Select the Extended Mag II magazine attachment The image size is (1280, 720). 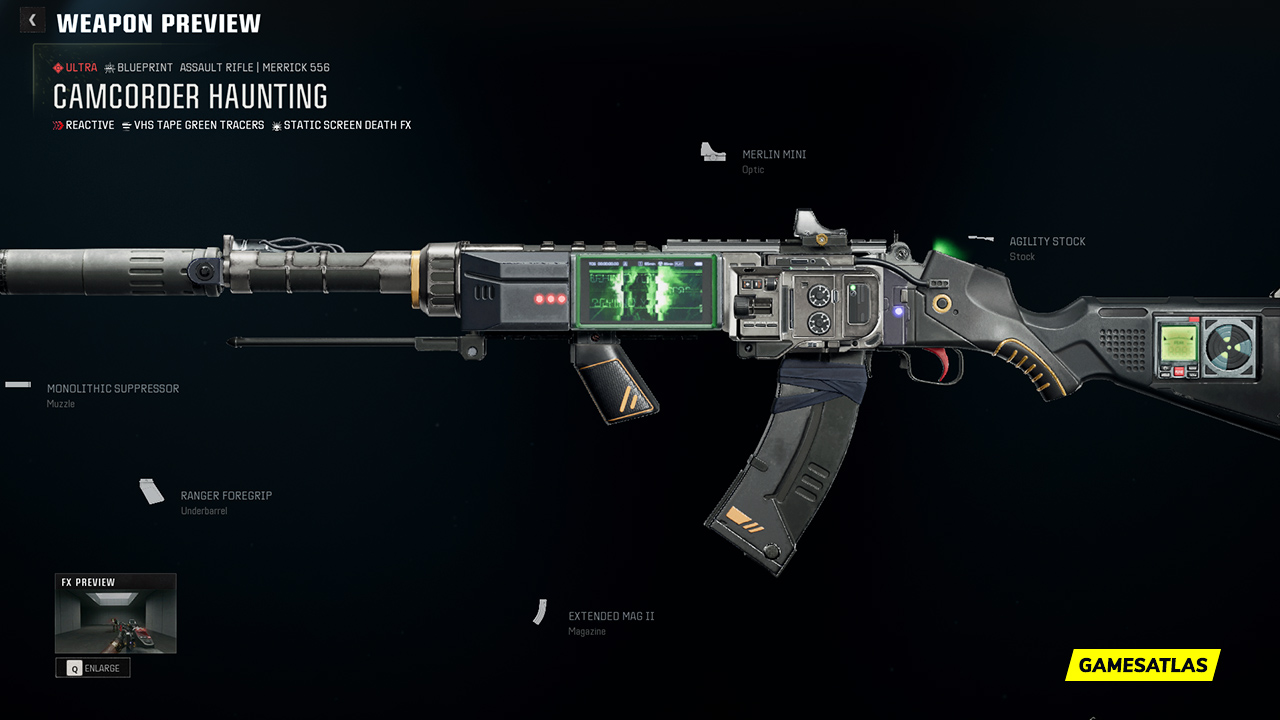610,617
